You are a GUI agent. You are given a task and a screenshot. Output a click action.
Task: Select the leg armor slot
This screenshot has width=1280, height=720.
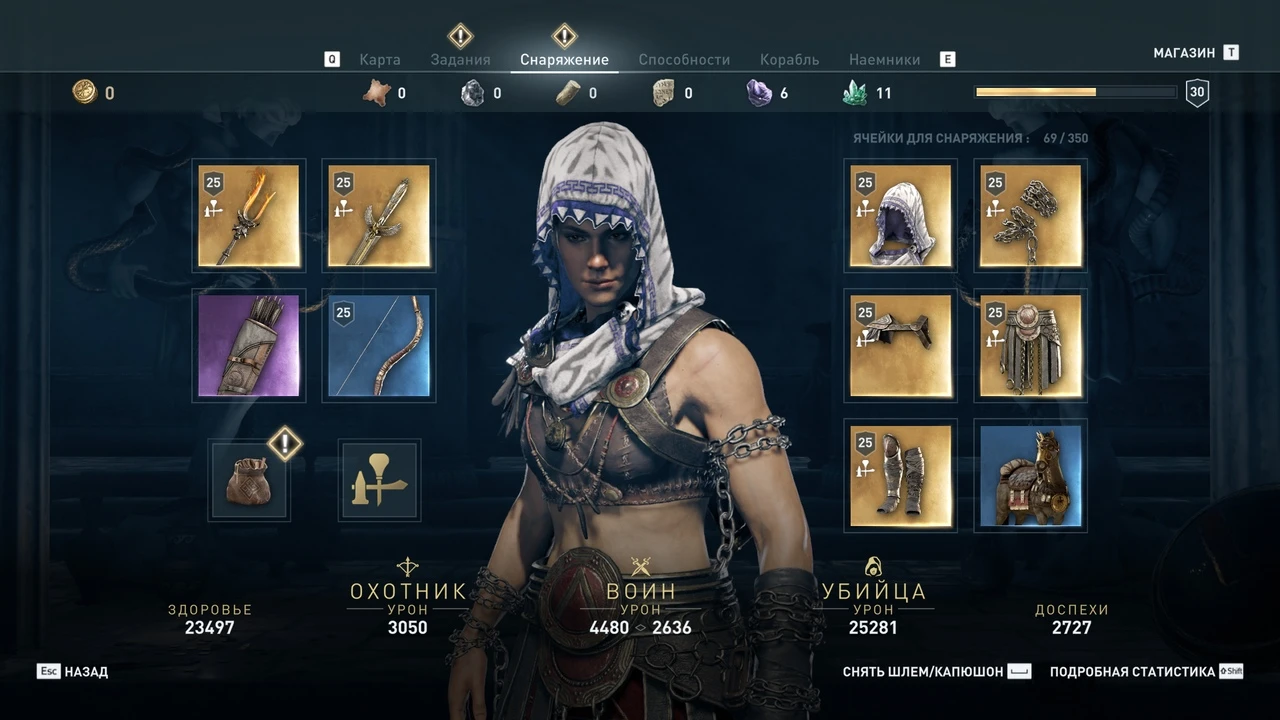(899, 476)
